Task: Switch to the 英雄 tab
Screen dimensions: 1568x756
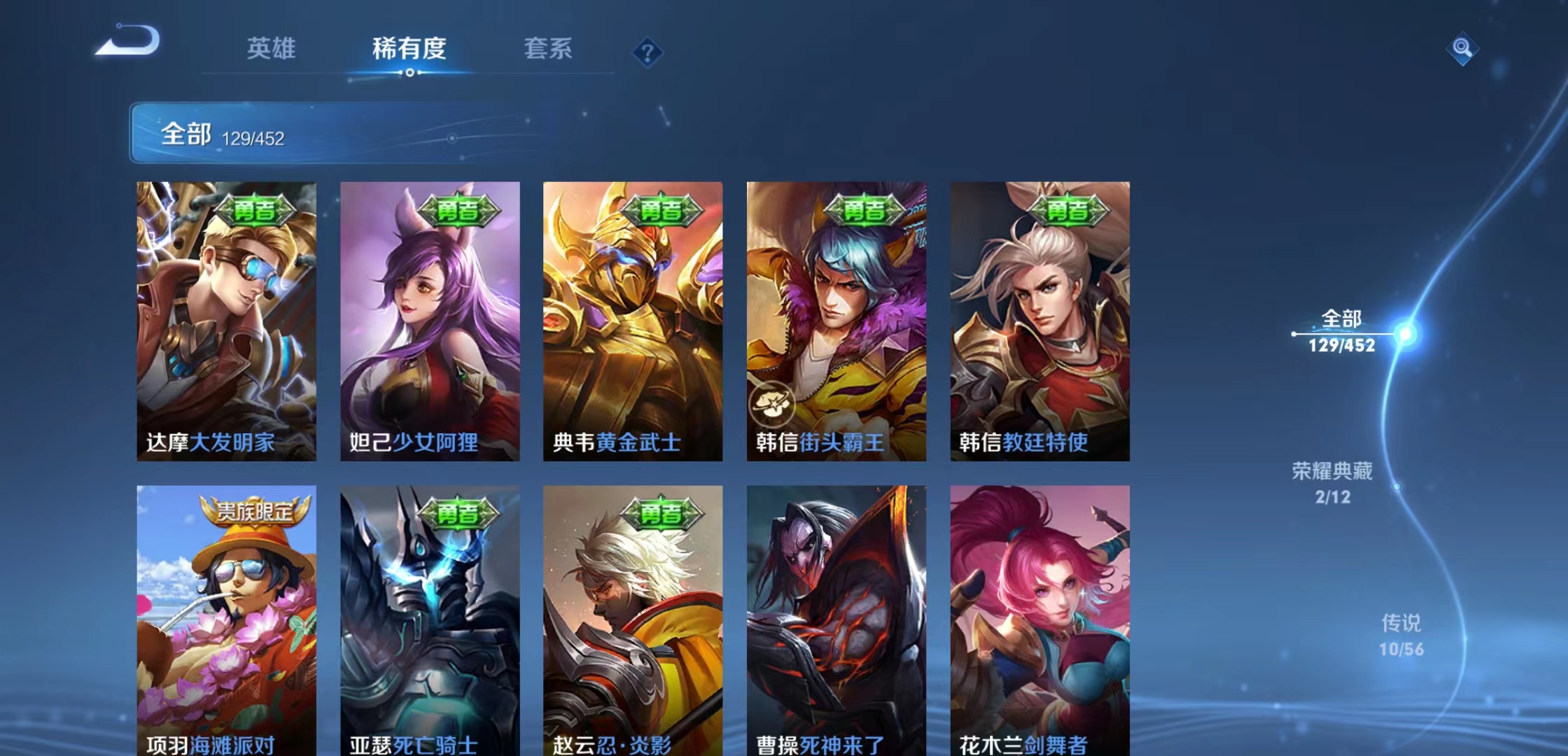Action: 272,49
